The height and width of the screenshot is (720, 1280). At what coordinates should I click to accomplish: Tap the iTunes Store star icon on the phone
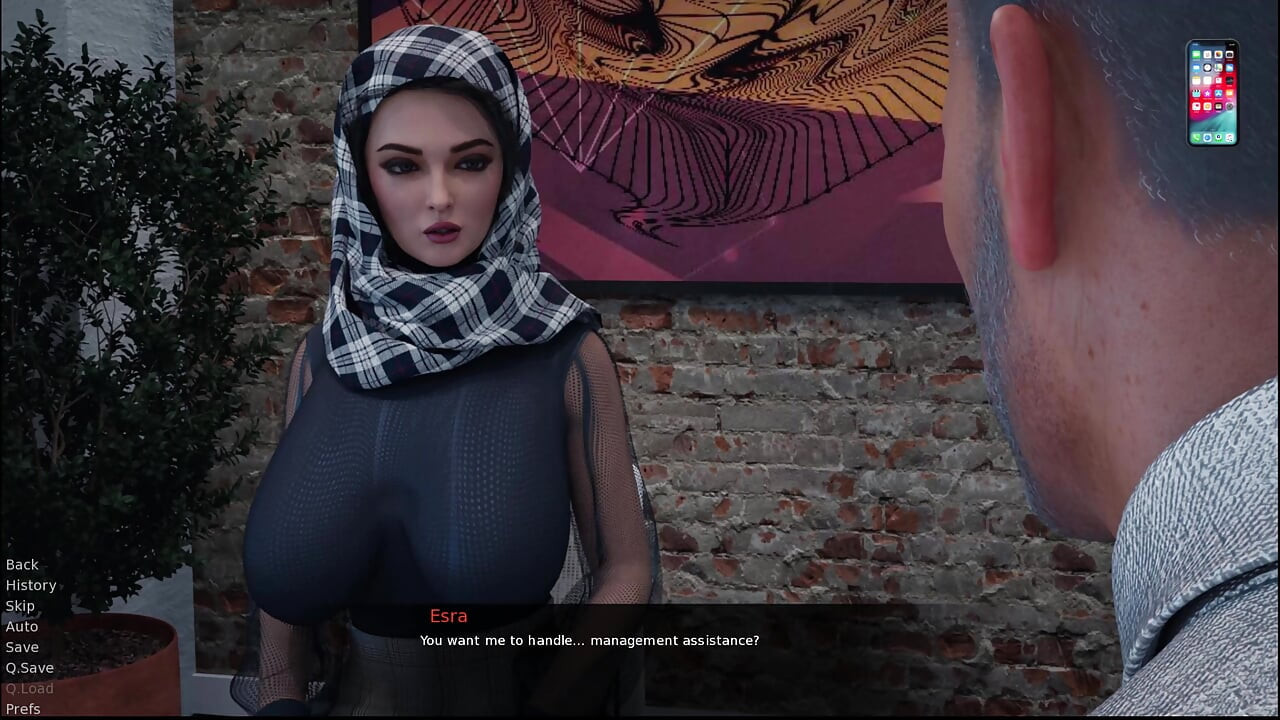pos(1207,93)
